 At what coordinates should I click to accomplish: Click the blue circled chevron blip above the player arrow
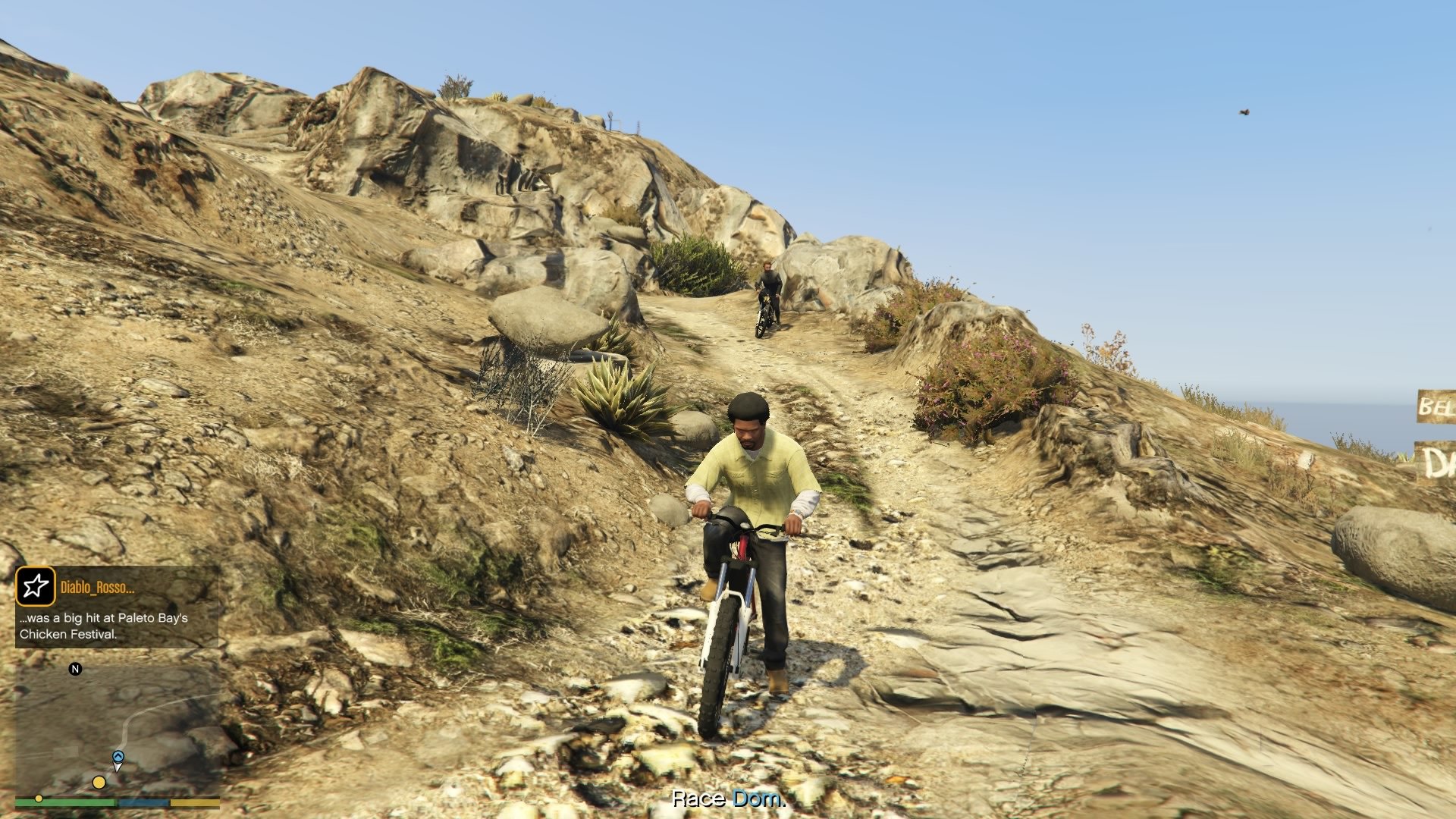coord(118,755)
